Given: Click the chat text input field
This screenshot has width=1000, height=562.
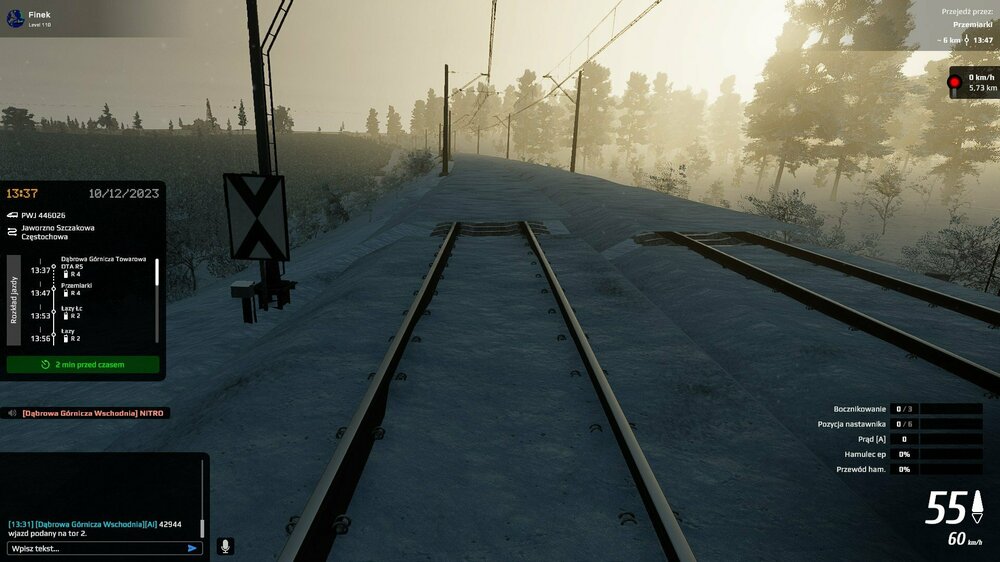Looking at the screenshot, I should tap(95, 548).
